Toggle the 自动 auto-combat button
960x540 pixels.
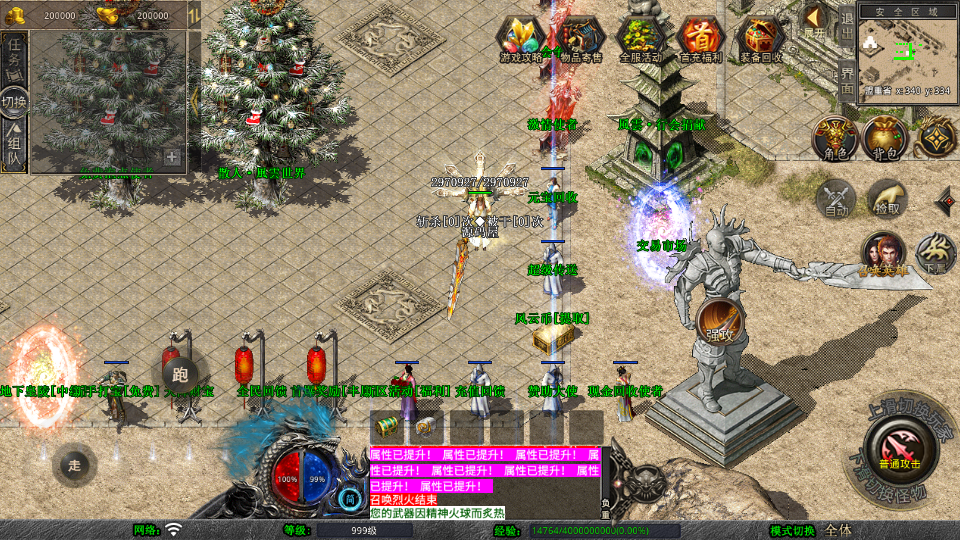835,198
